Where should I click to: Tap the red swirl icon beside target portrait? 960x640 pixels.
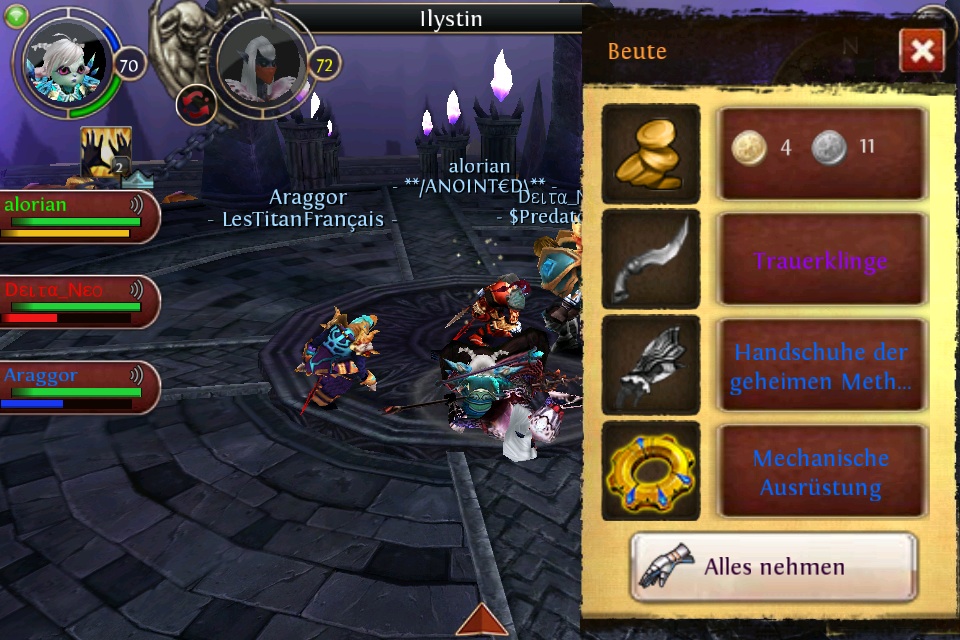(195, 103)
